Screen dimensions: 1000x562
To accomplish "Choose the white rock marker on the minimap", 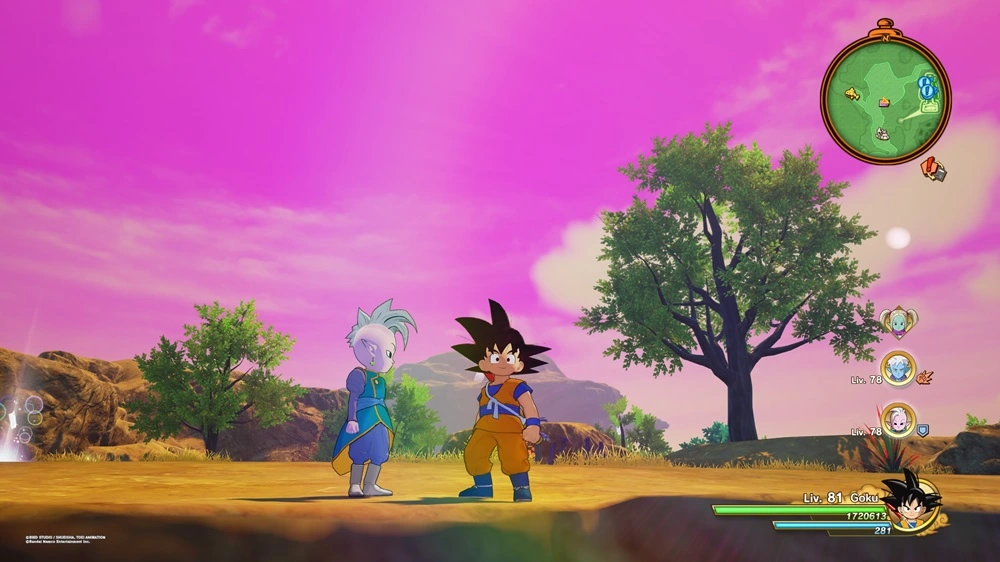I will 883,133.
